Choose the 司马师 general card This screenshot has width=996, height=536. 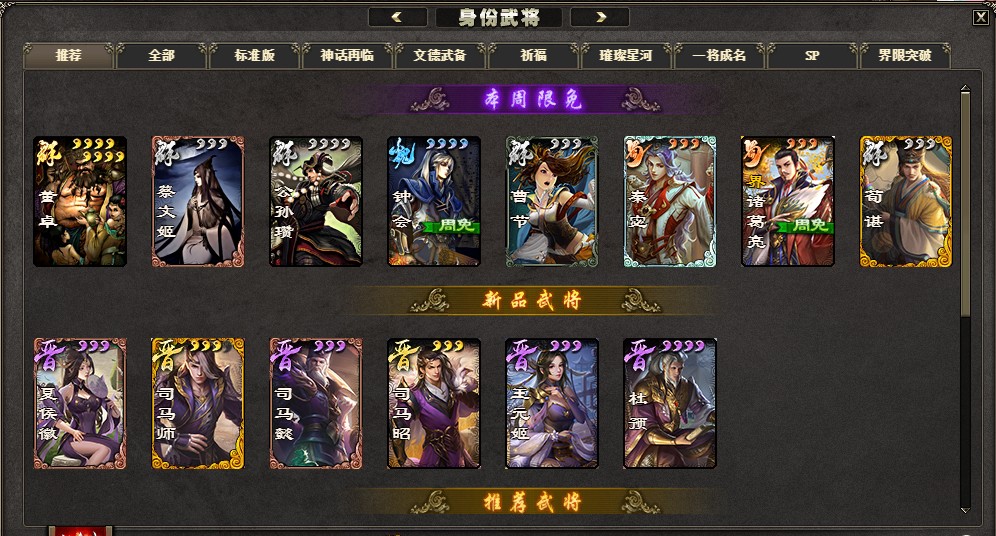[x=198, y=403]
